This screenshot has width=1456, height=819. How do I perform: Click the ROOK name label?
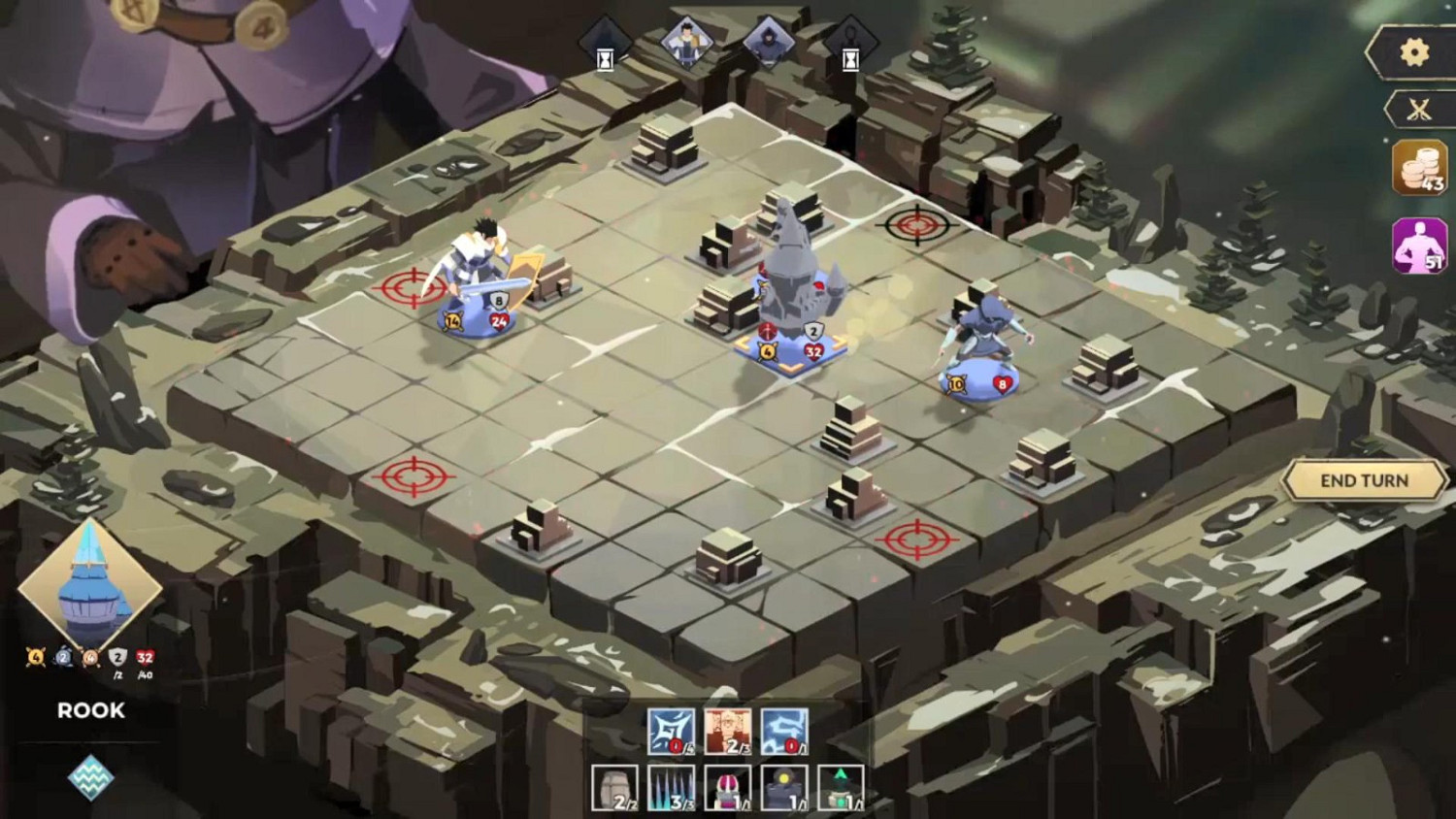89,711
